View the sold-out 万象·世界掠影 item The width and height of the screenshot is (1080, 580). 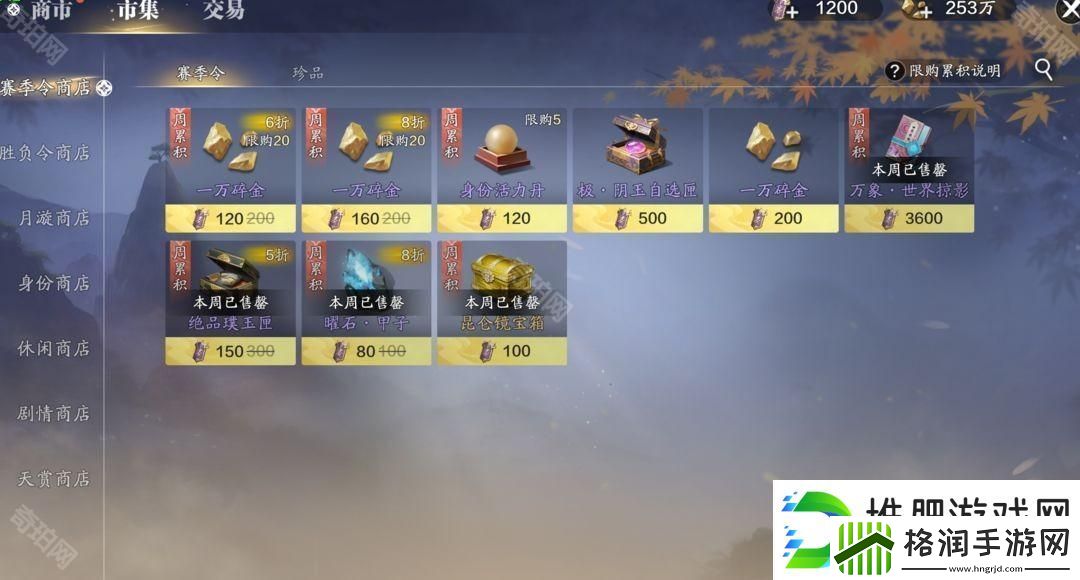coord(909,170)
